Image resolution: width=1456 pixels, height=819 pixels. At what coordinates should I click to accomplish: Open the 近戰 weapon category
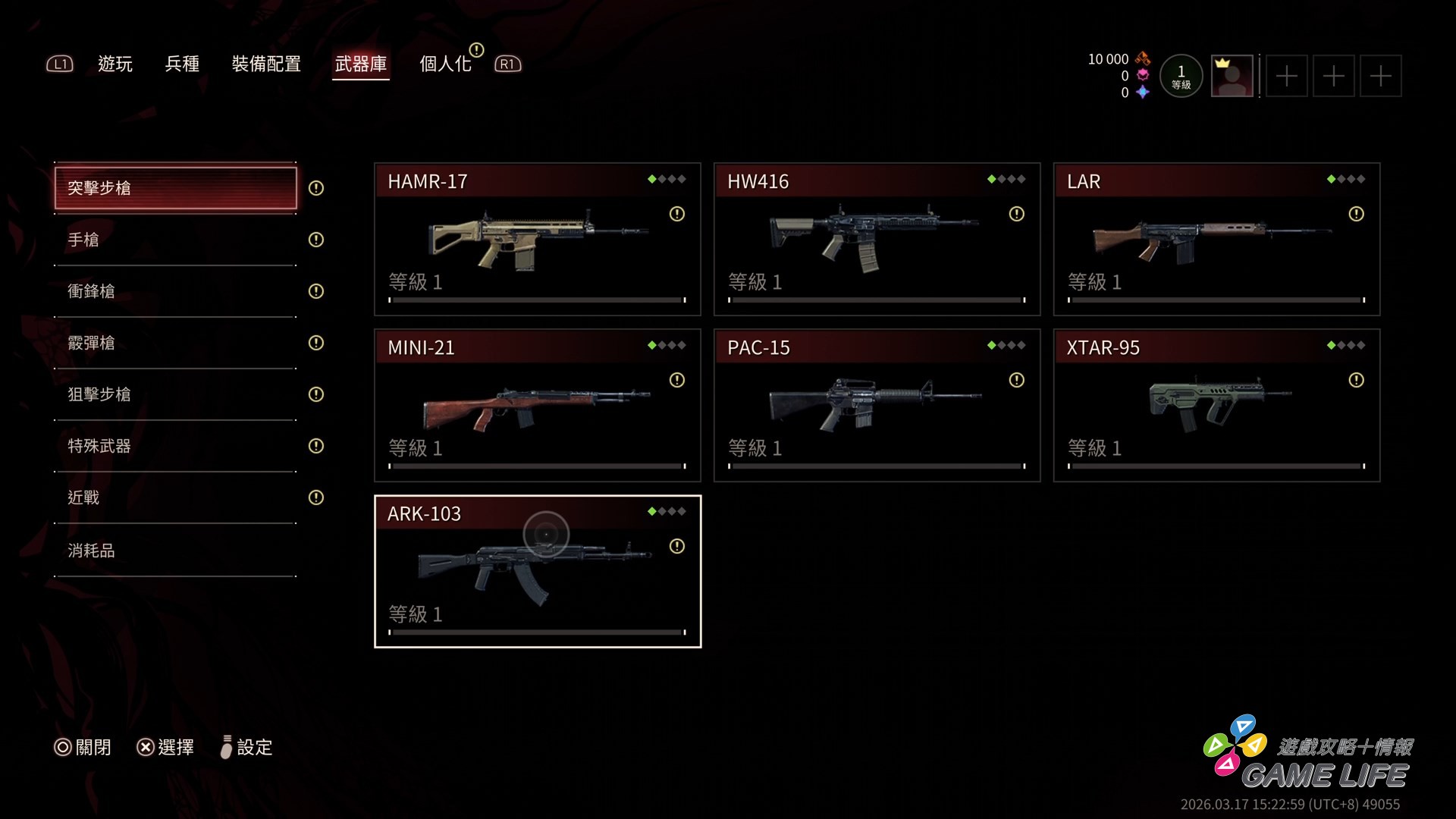click(x=175, y=497)
